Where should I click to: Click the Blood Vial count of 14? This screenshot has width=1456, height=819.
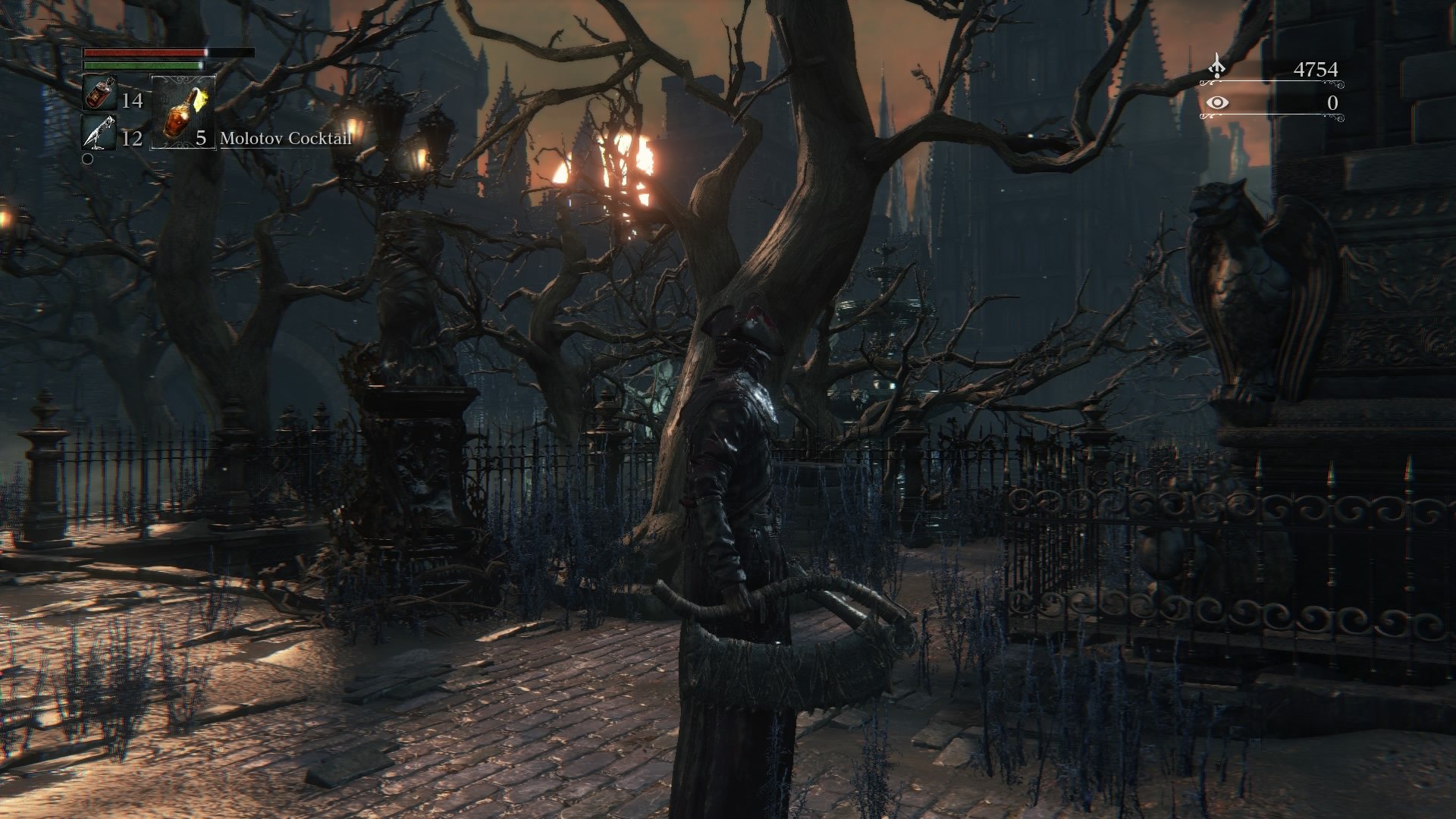pyautogui.click(x=133, y=101)
